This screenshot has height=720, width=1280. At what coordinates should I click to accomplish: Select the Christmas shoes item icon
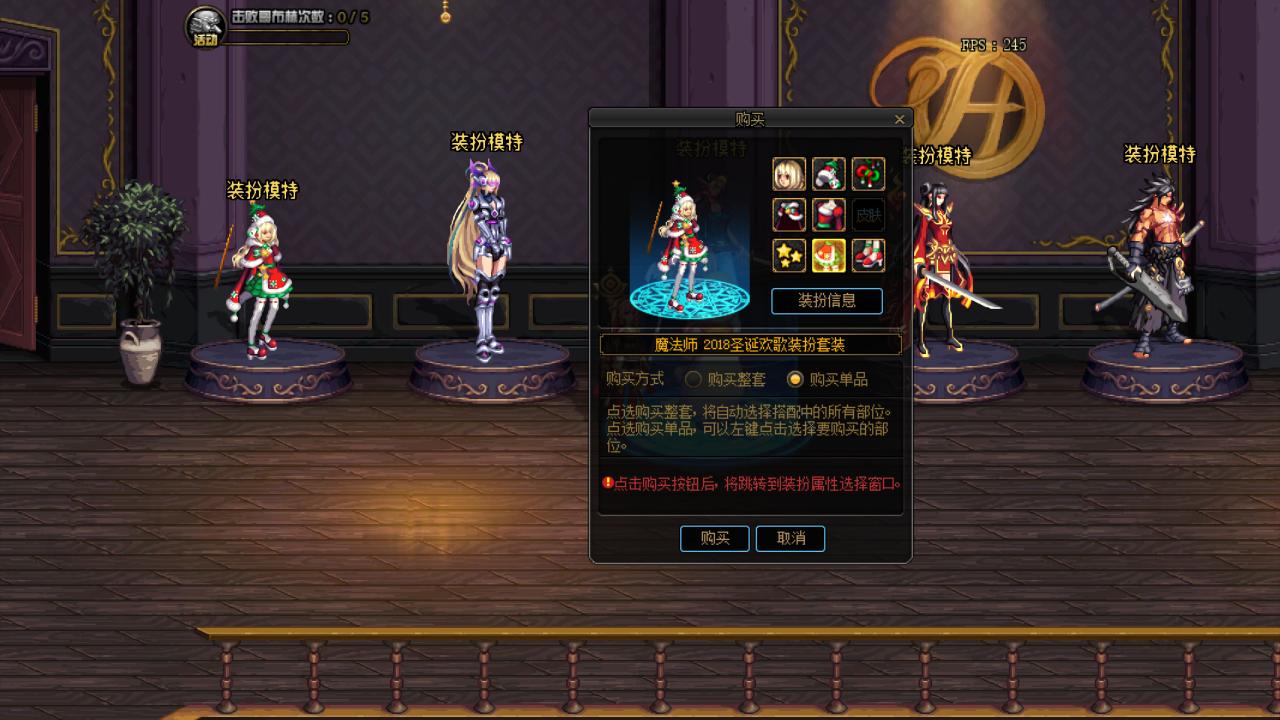pos(868,255)
